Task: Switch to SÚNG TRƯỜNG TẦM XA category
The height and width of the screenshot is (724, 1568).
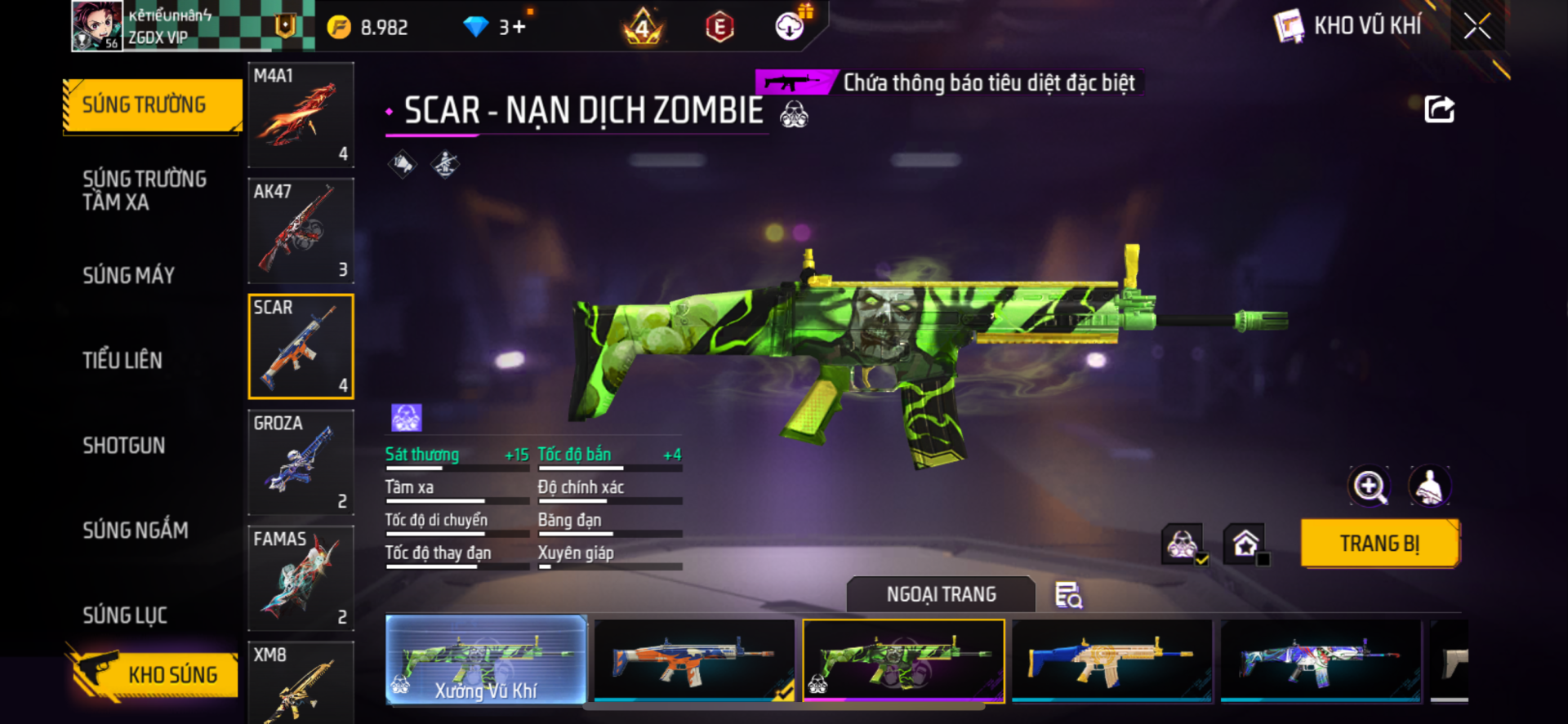Action: click(145, 191)
